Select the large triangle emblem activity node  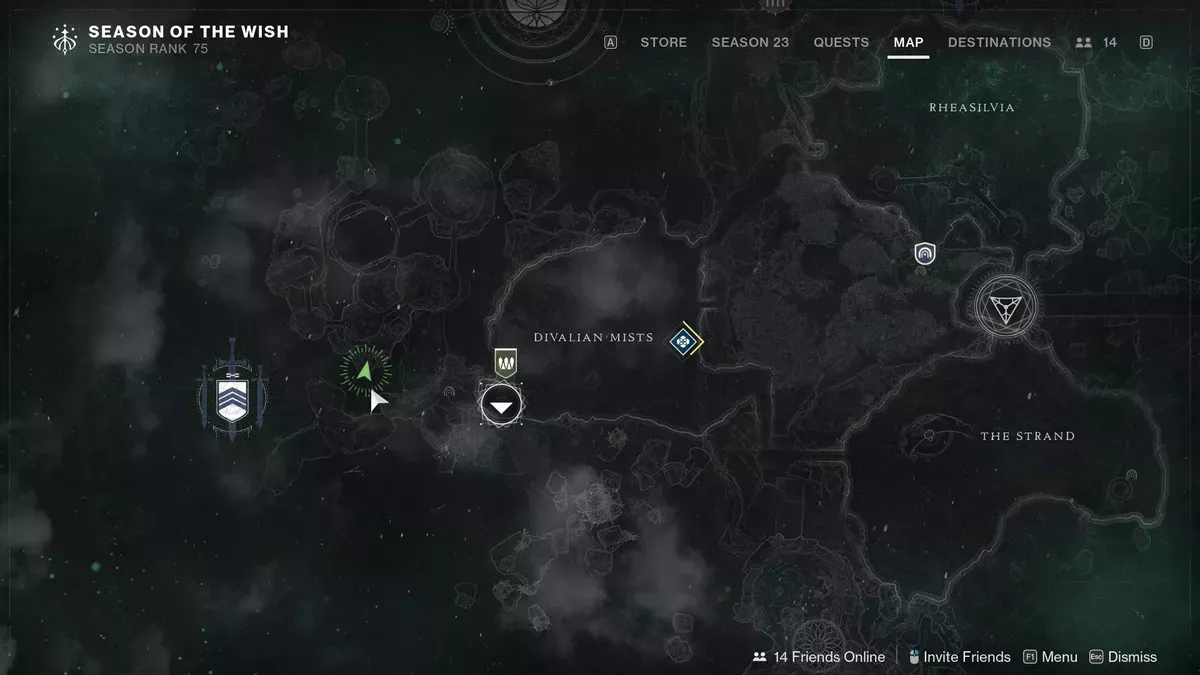1007,305
